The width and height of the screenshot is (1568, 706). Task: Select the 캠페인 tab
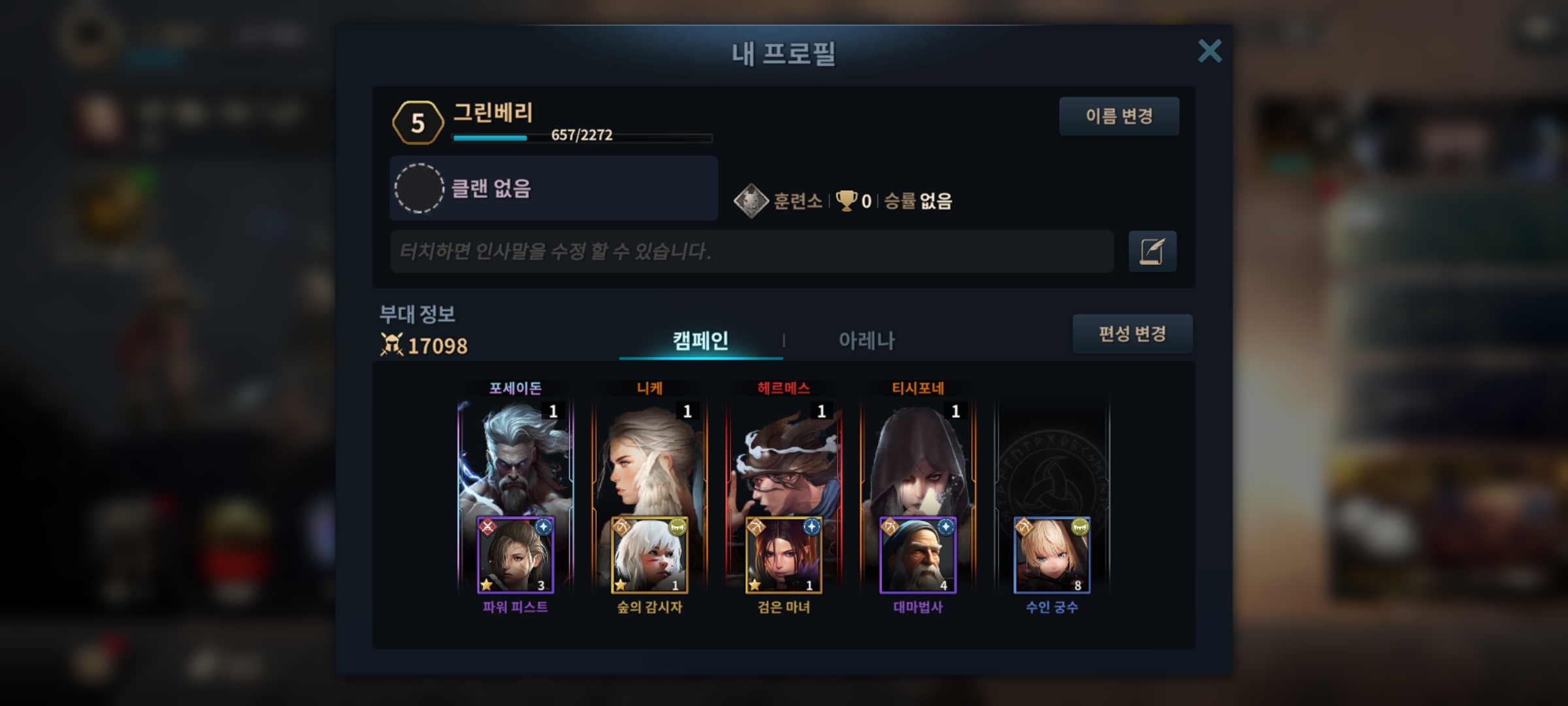pyautogui.click(x=700, y=341)
